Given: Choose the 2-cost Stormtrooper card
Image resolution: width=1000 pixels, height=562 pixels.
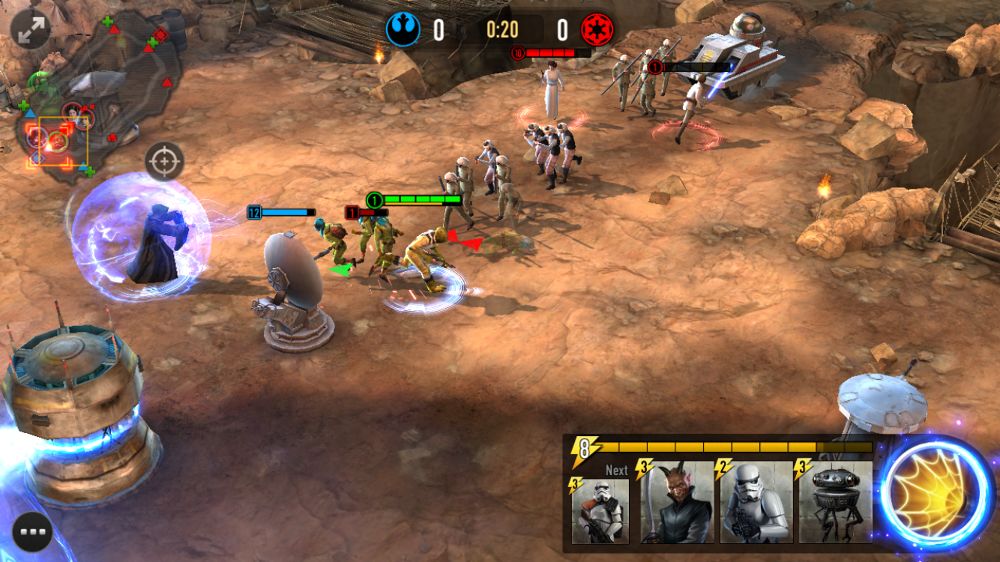Looking at the screenshot, I should coord(756,502).
